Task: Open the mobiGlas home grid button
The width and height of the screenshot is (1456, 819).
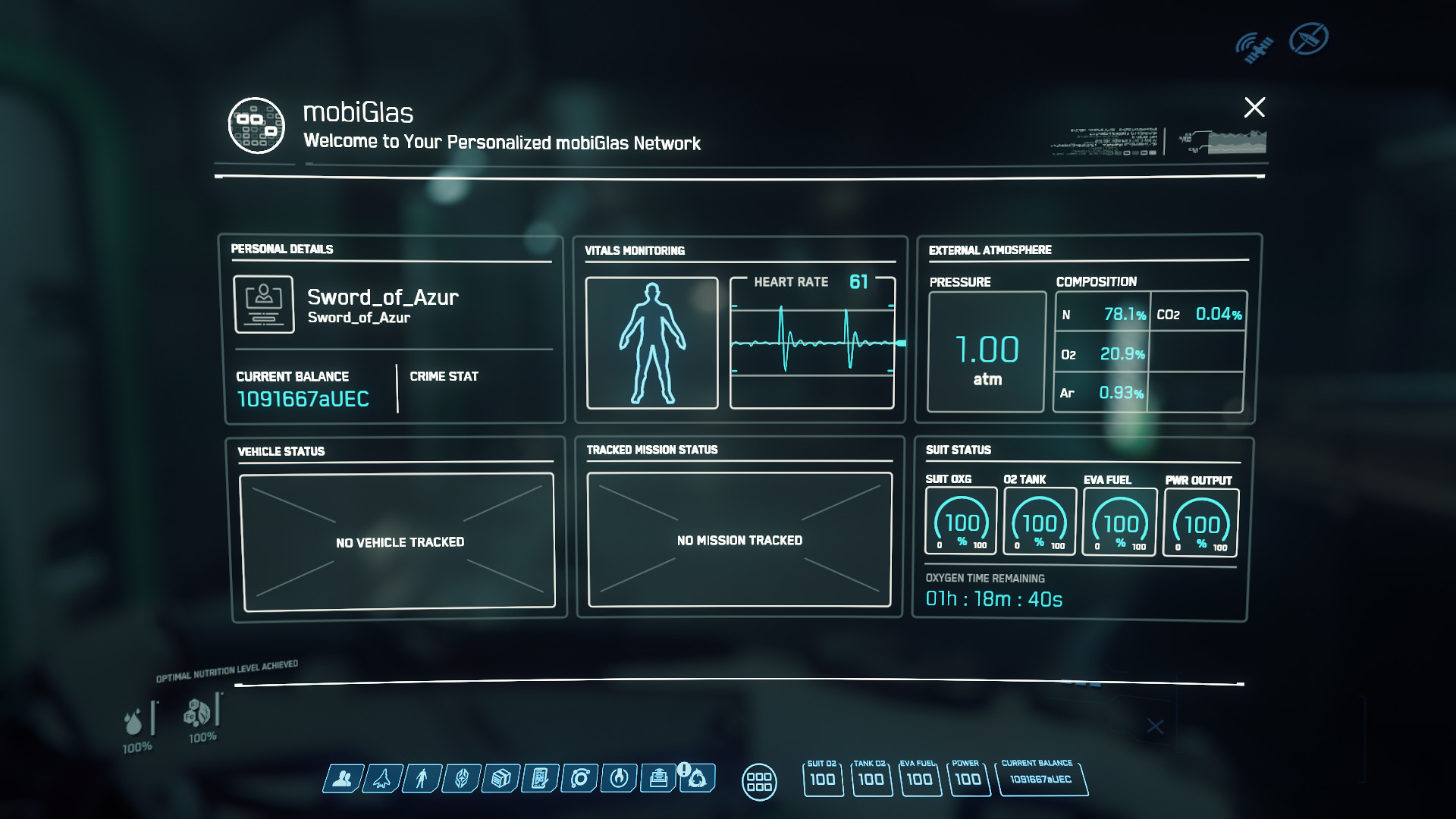Action: (759, 781)
